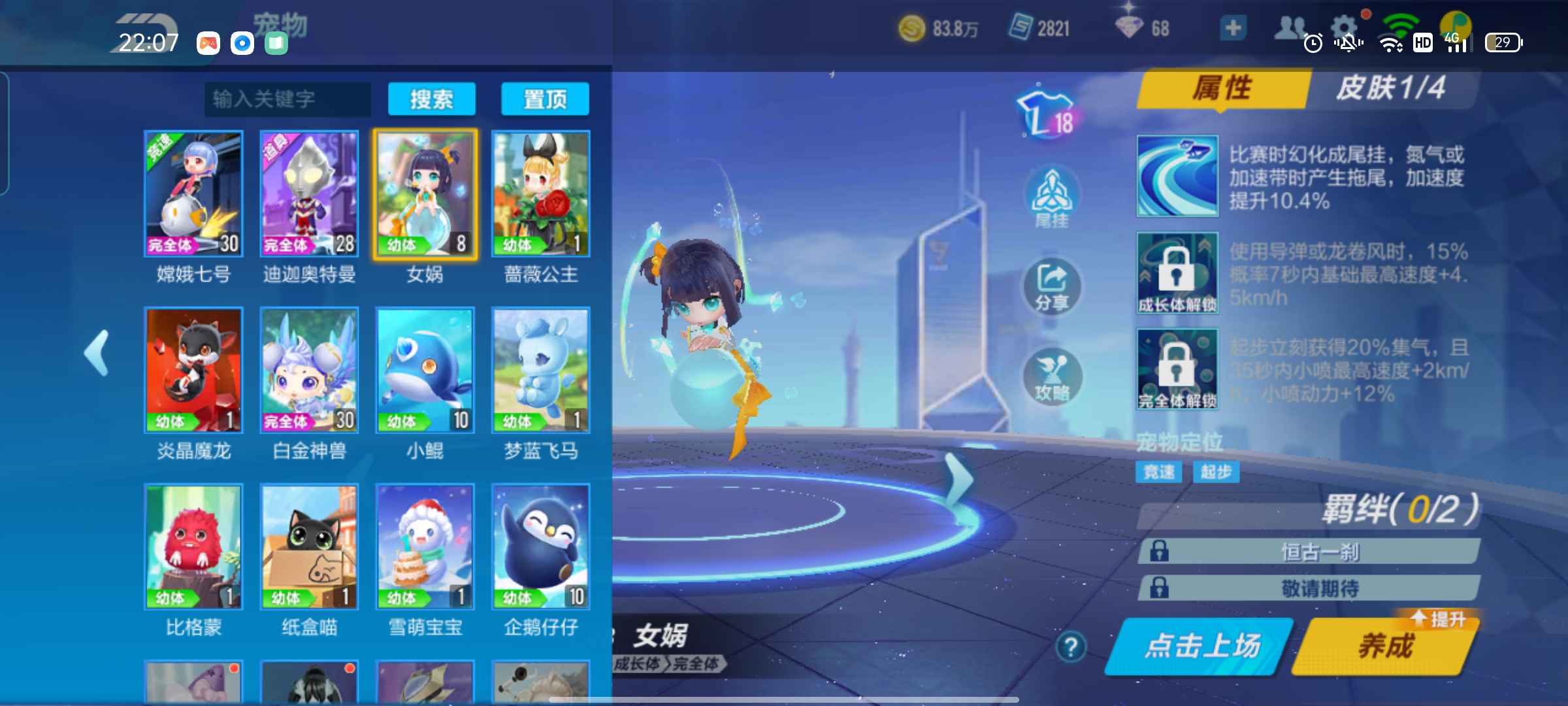The height and width of the screenshot is (706, 1568).
Task: Click the keyword search input field
Action: (289, 99)
